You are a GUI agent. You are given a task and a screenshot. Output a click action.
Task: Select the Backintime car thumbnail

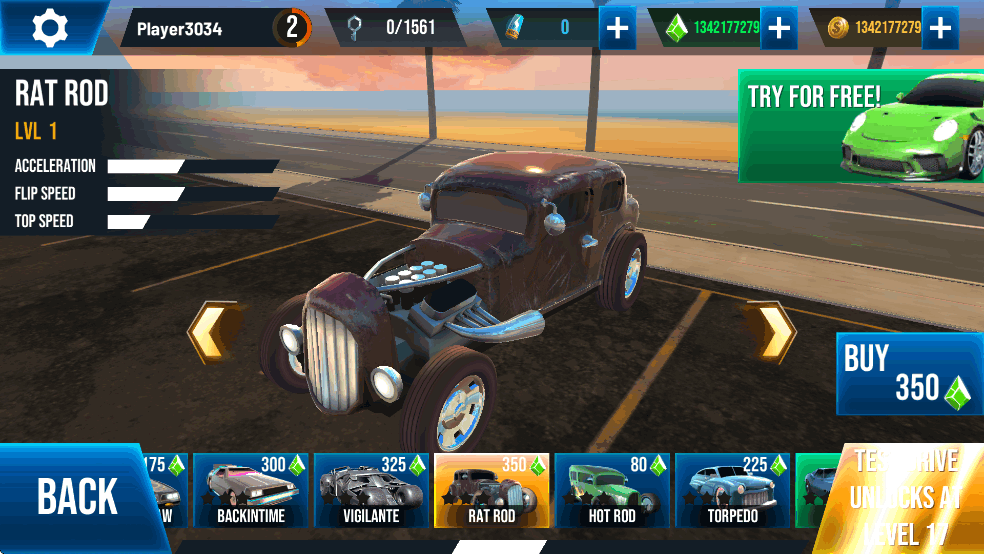251,490
